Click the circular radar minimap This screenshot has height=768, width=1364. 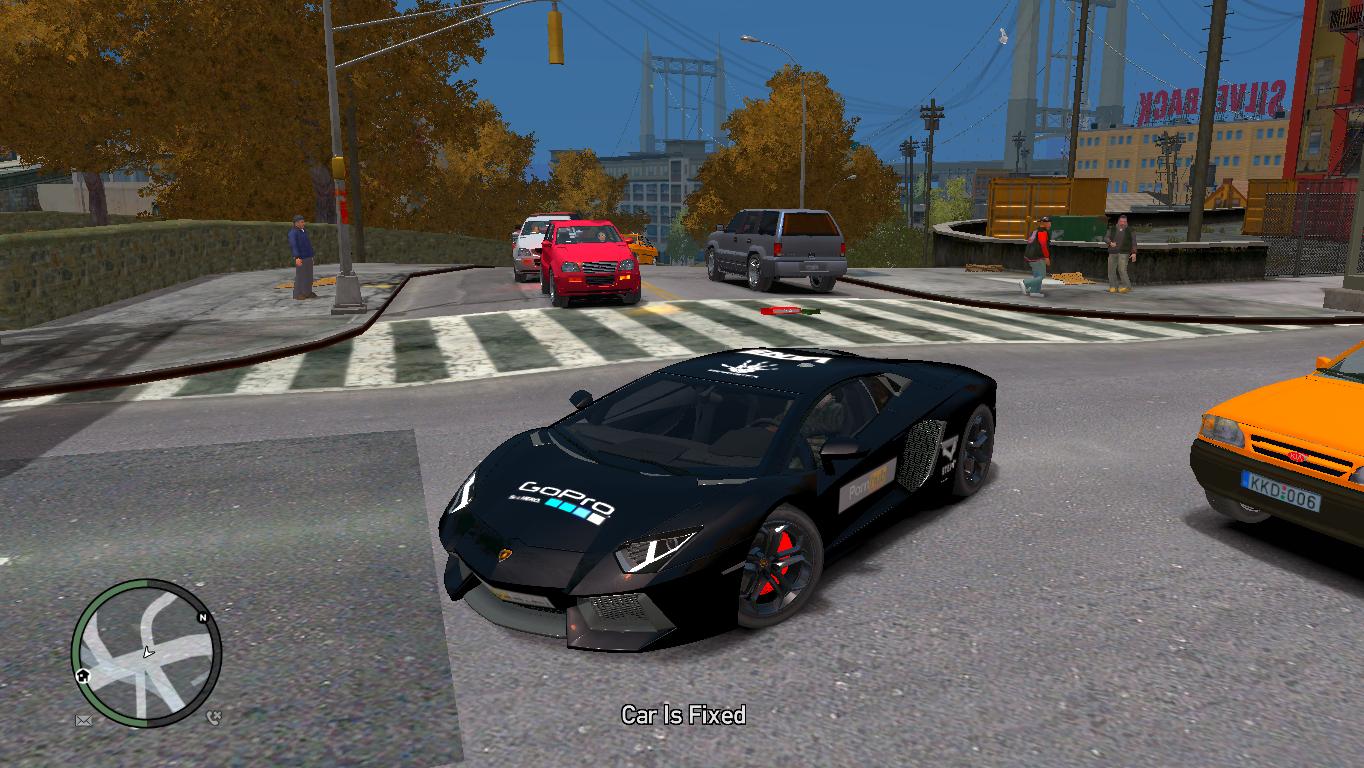pyautogui.click(x=147, y=652)
